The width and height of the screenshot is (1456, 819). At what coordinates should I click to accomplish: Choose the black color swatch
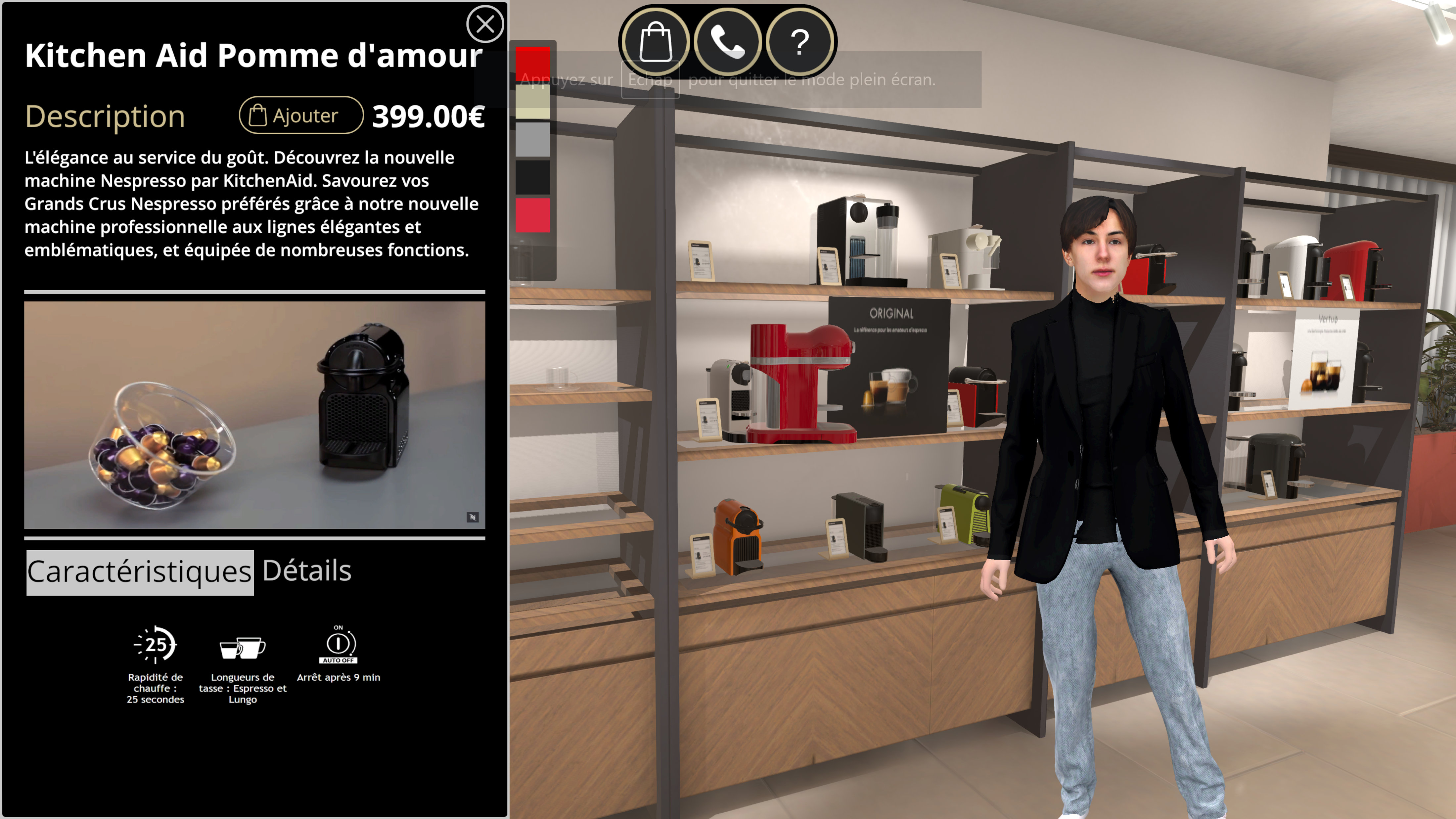click(x=532, y=177)
